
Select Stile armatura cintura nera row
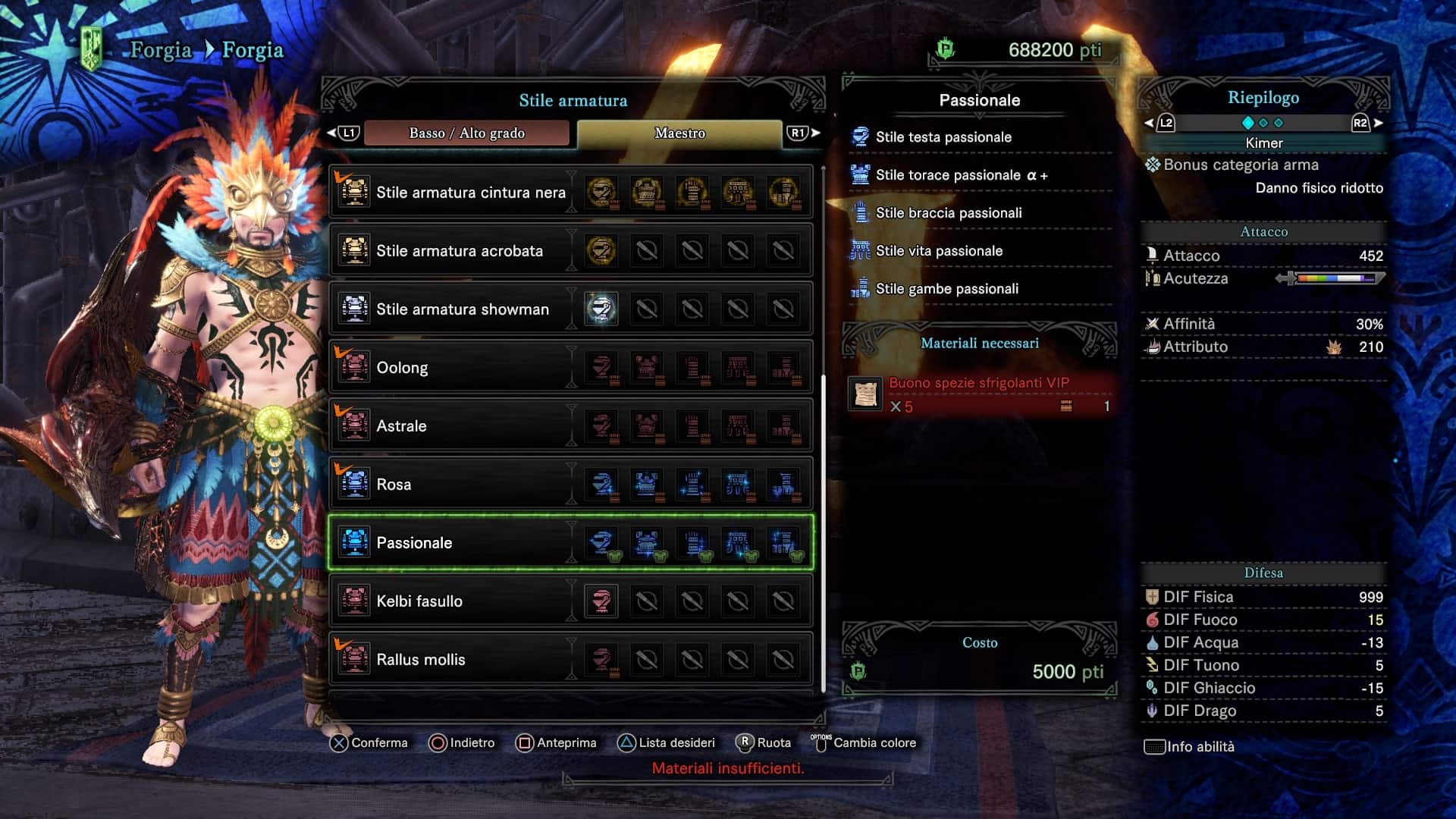pyautogui.click(x=470, y=193)
